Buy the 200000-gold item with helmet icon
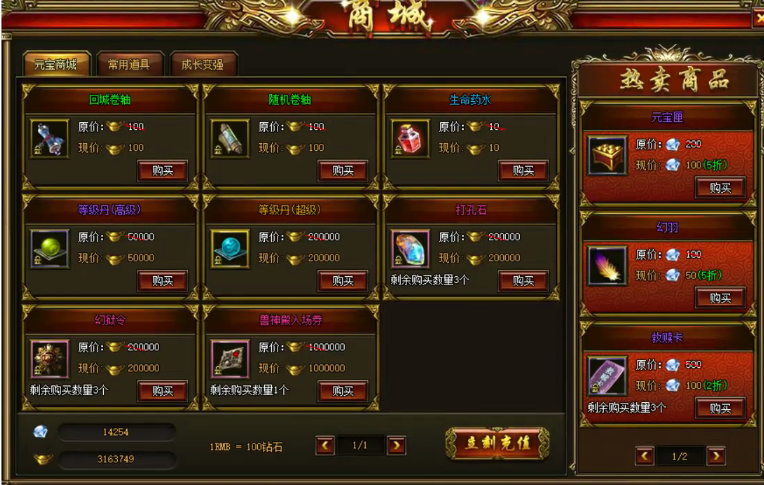This screenshot has width=764, height=485. (x=162, y=391)
